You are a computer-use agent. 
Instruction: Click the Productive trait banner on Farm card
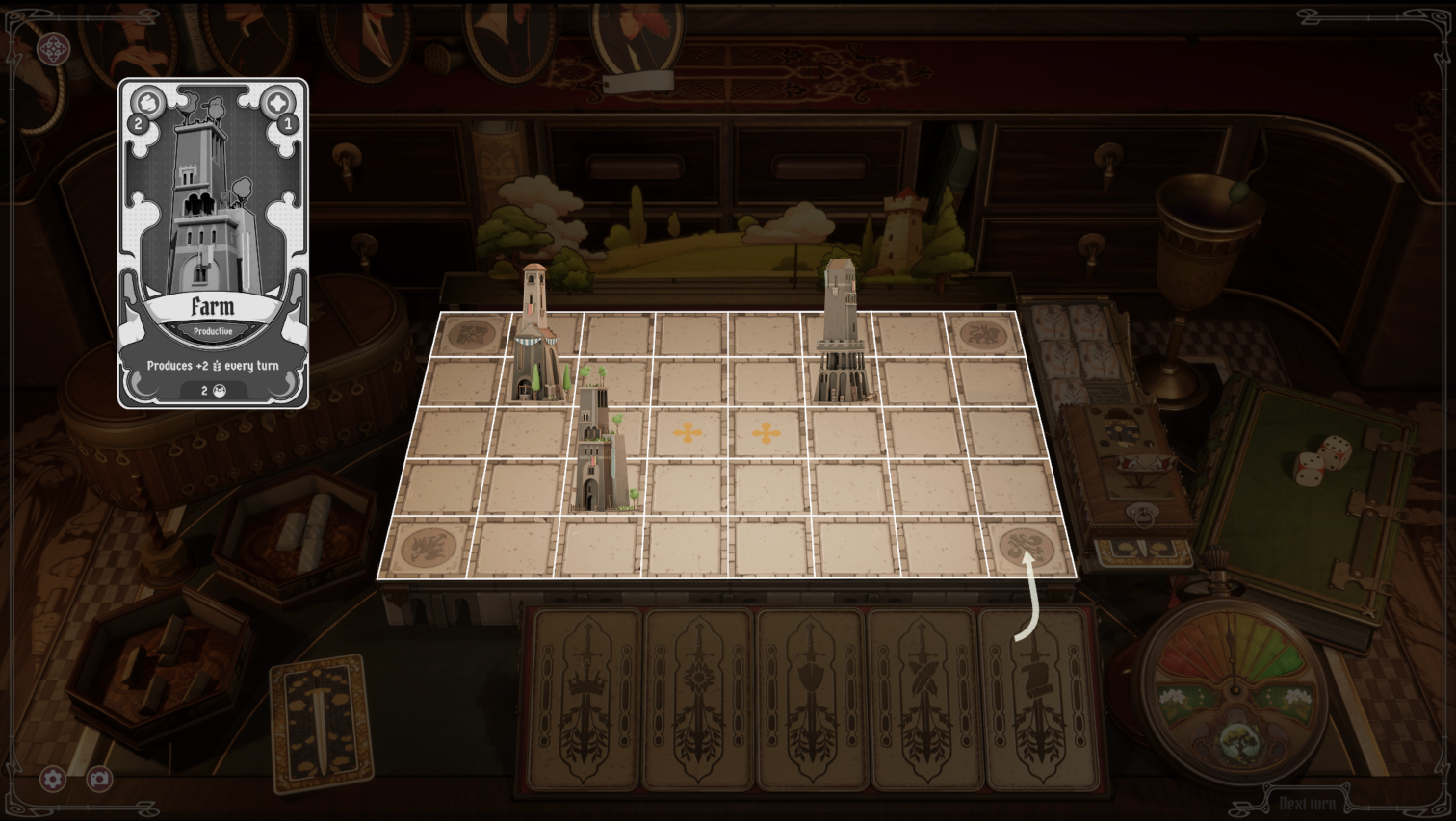coord(214,330)
